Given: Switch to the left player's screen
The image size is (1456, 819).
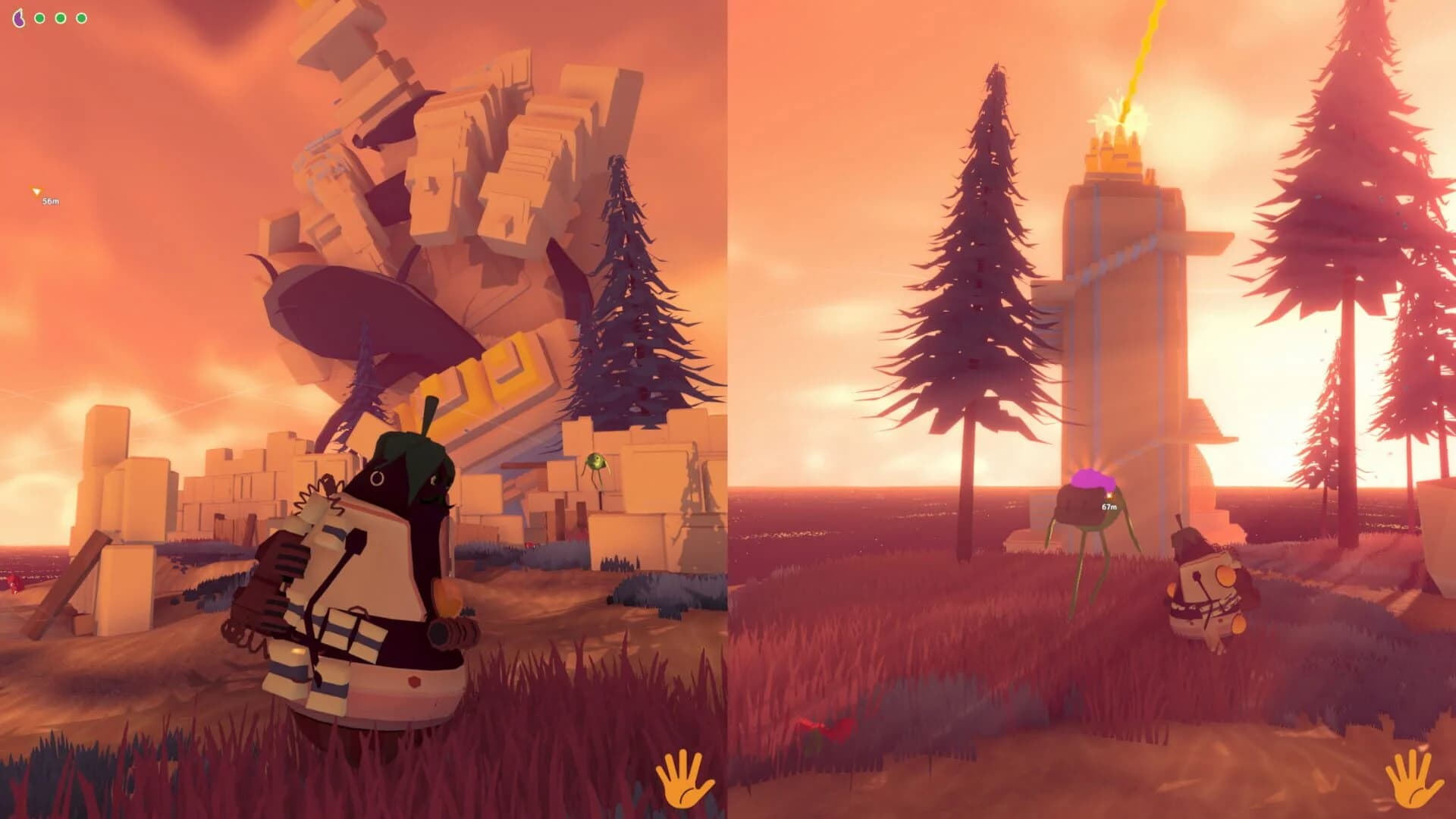Looking at the screenshot, I should coord(364,409).
